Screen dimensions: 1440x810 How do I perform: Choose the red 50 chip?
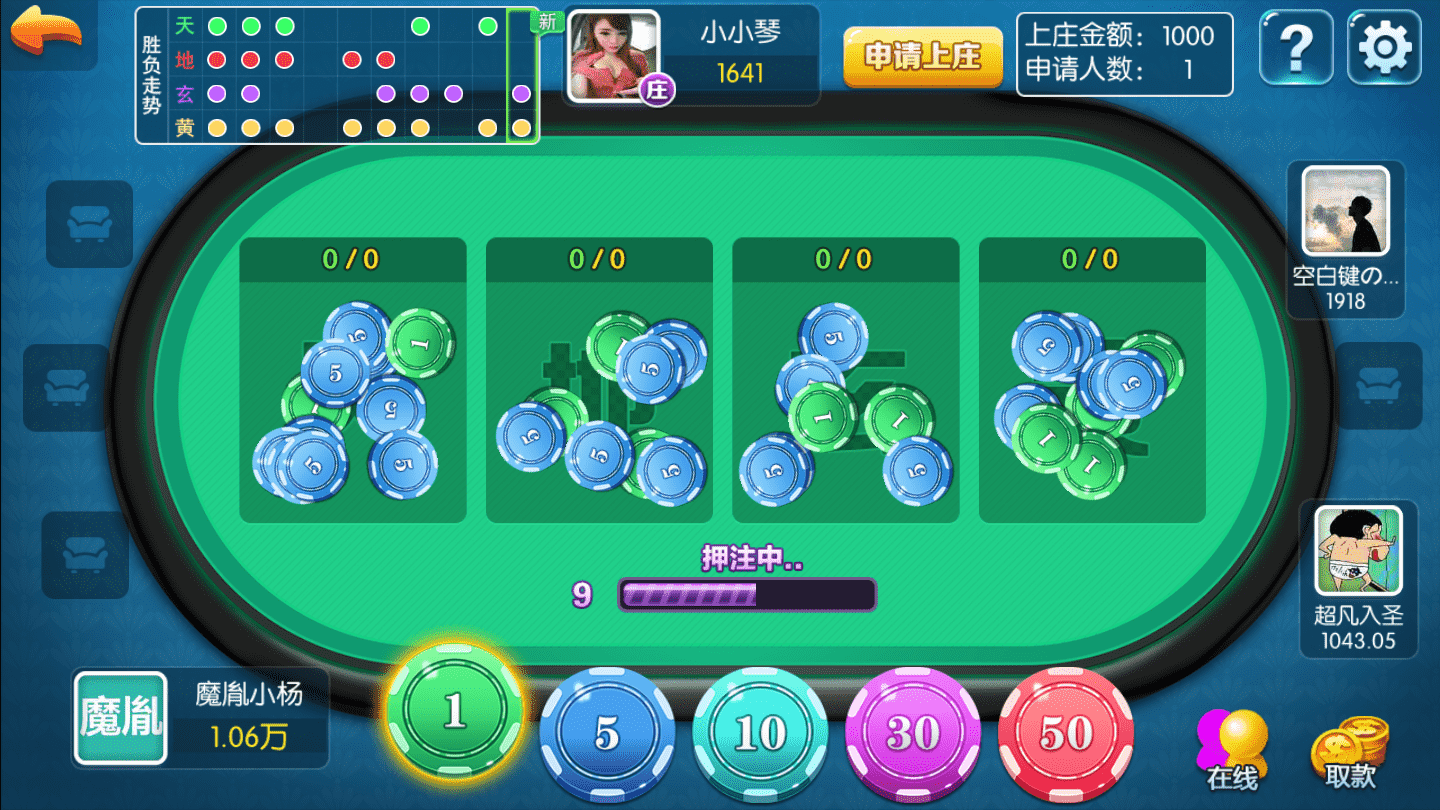click(1065, 733)
